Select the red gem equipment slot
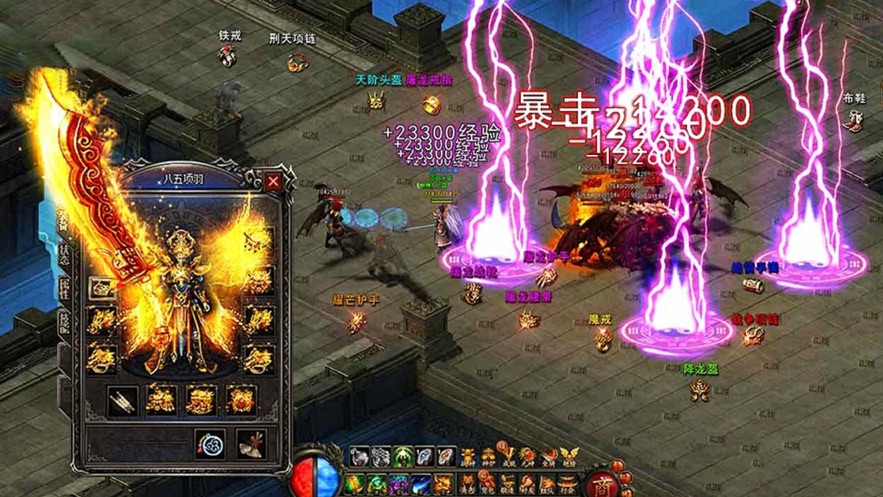Image resolution: width=883 pixels, height=497 pixels. point(241,400)
